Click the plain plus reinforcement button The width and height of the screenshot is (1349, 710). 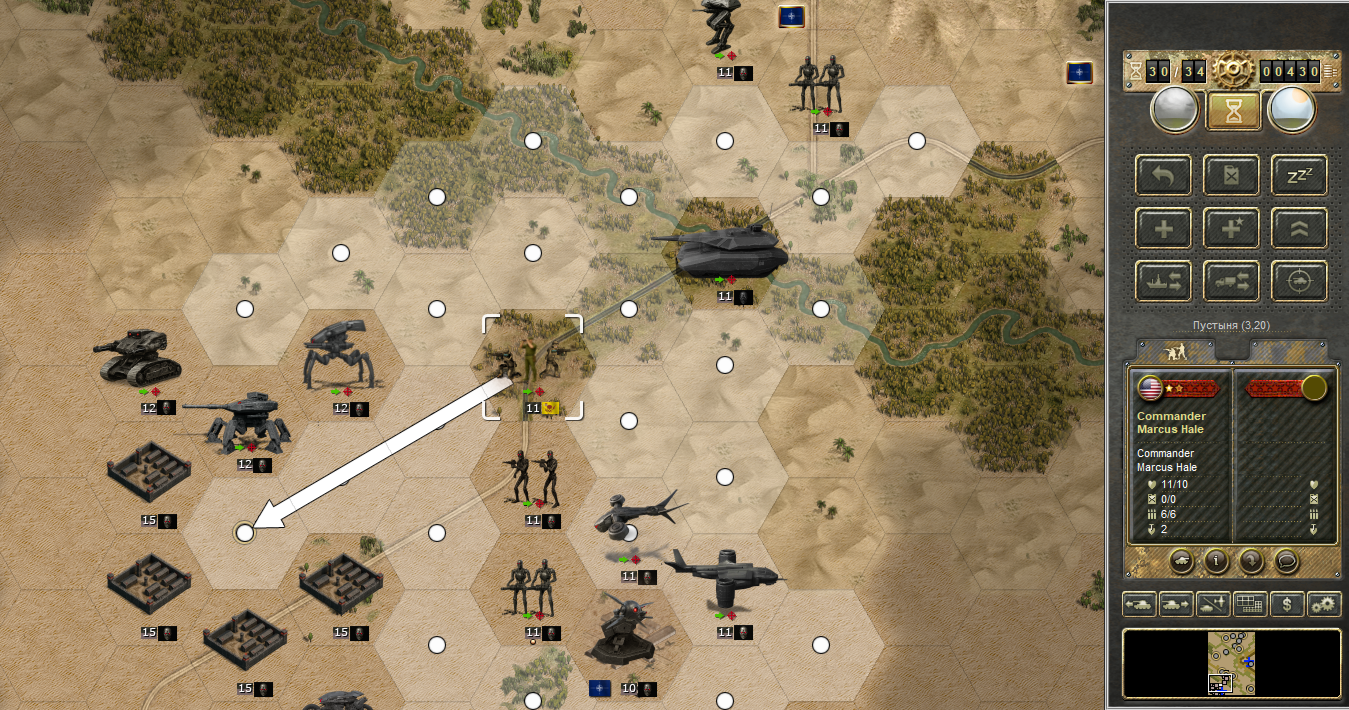[x=1163, y=228]
